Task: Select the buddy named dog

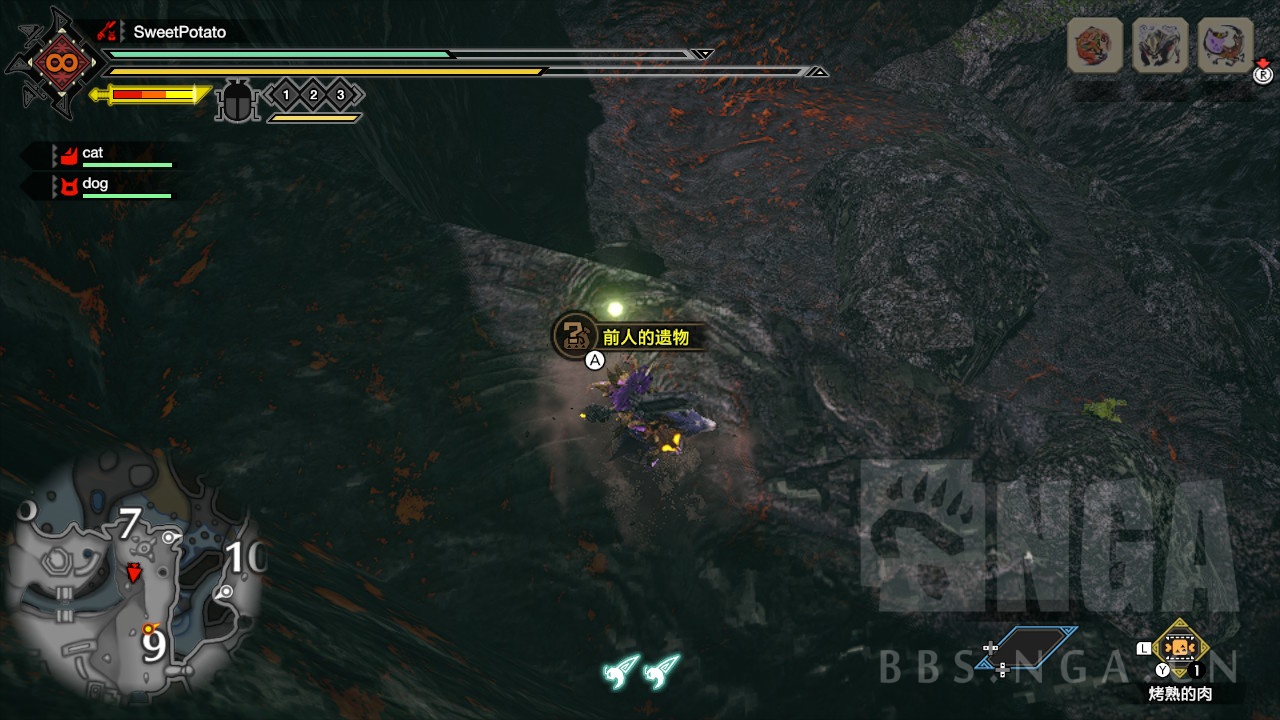Action: coord(95,185)
